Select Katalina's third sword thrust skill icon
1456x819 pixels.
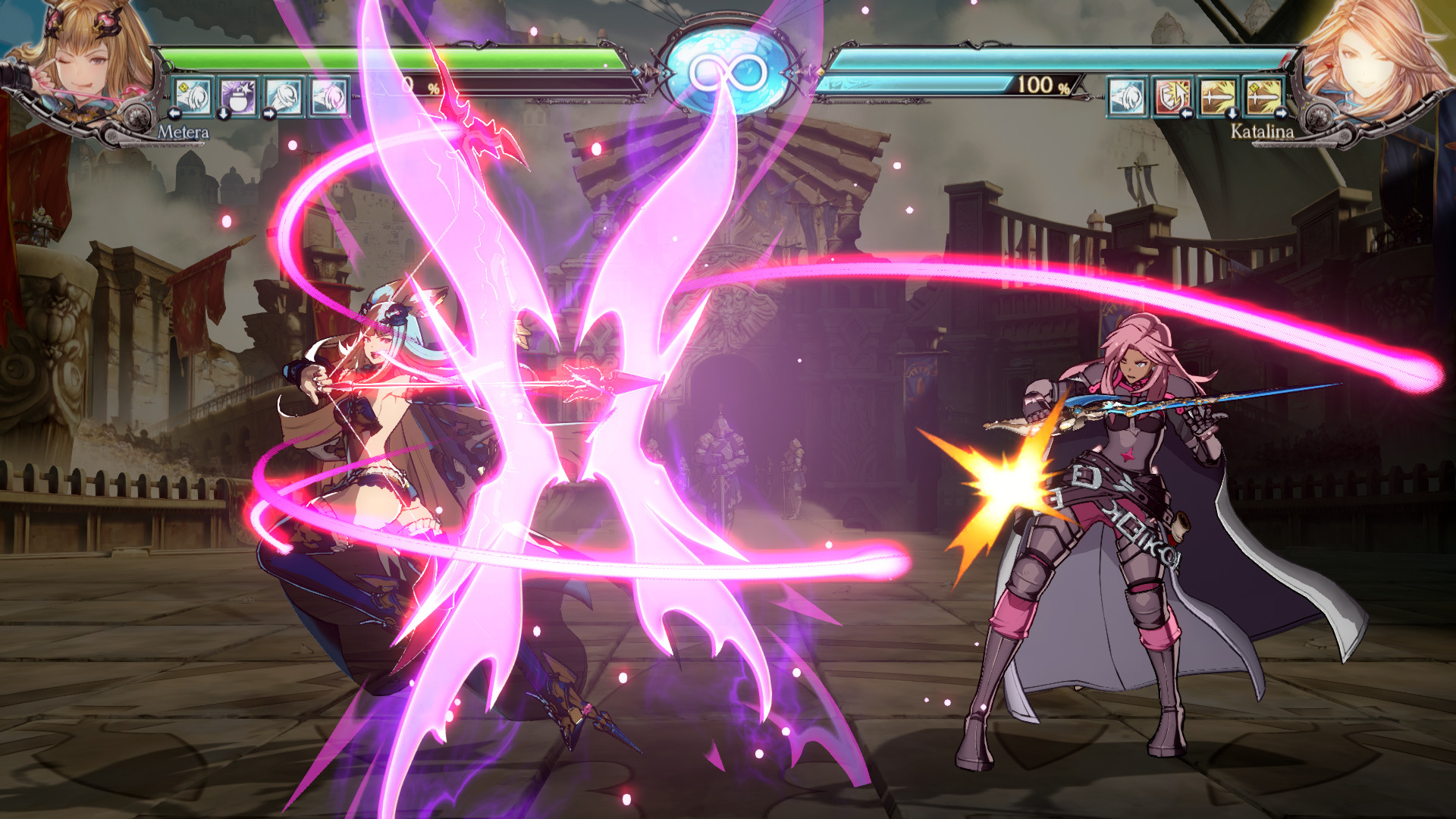pos(1216,97)
